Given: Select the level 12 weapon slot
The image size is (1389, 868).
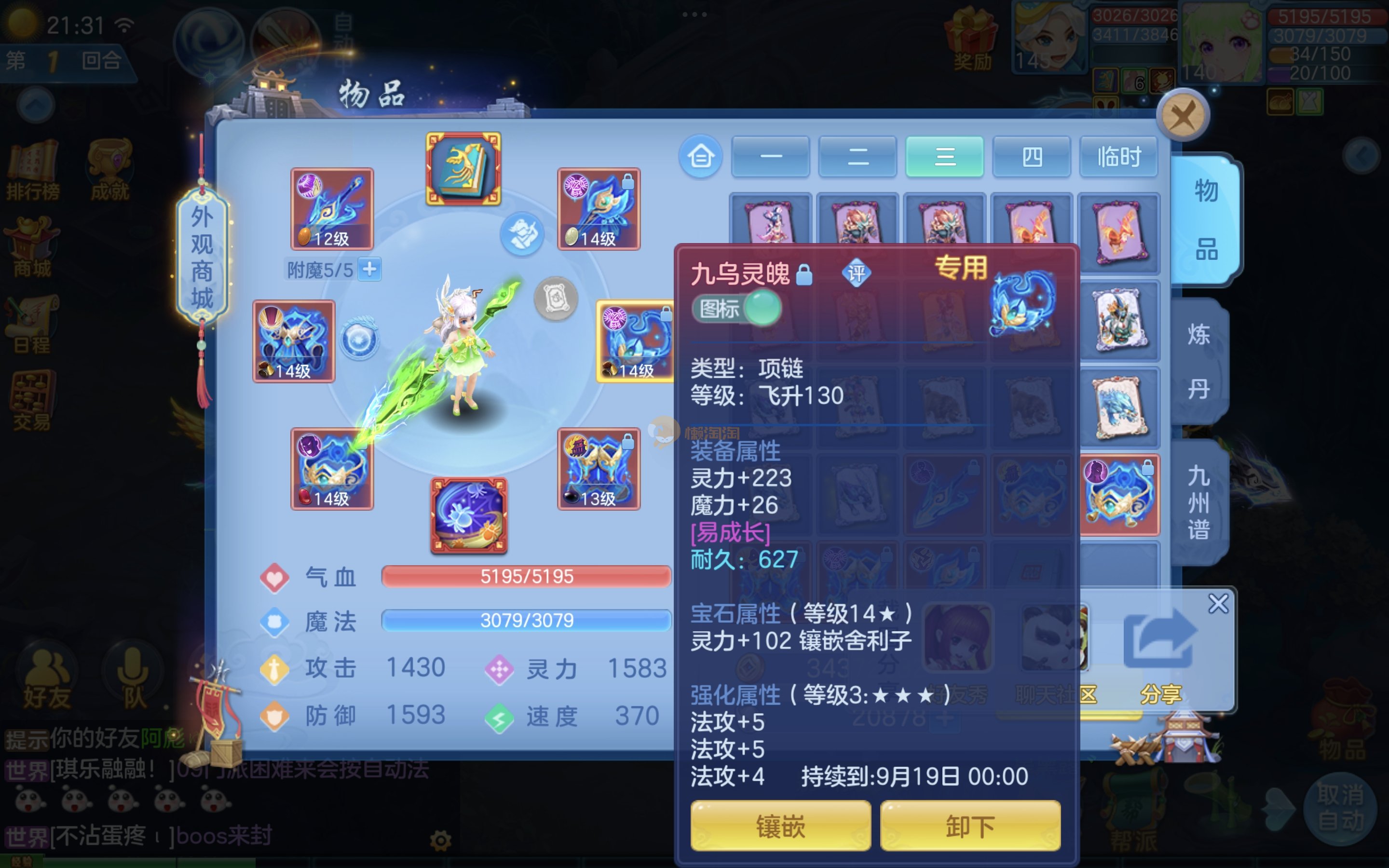Looking at the screenshot, I should (x=332, y=208).
